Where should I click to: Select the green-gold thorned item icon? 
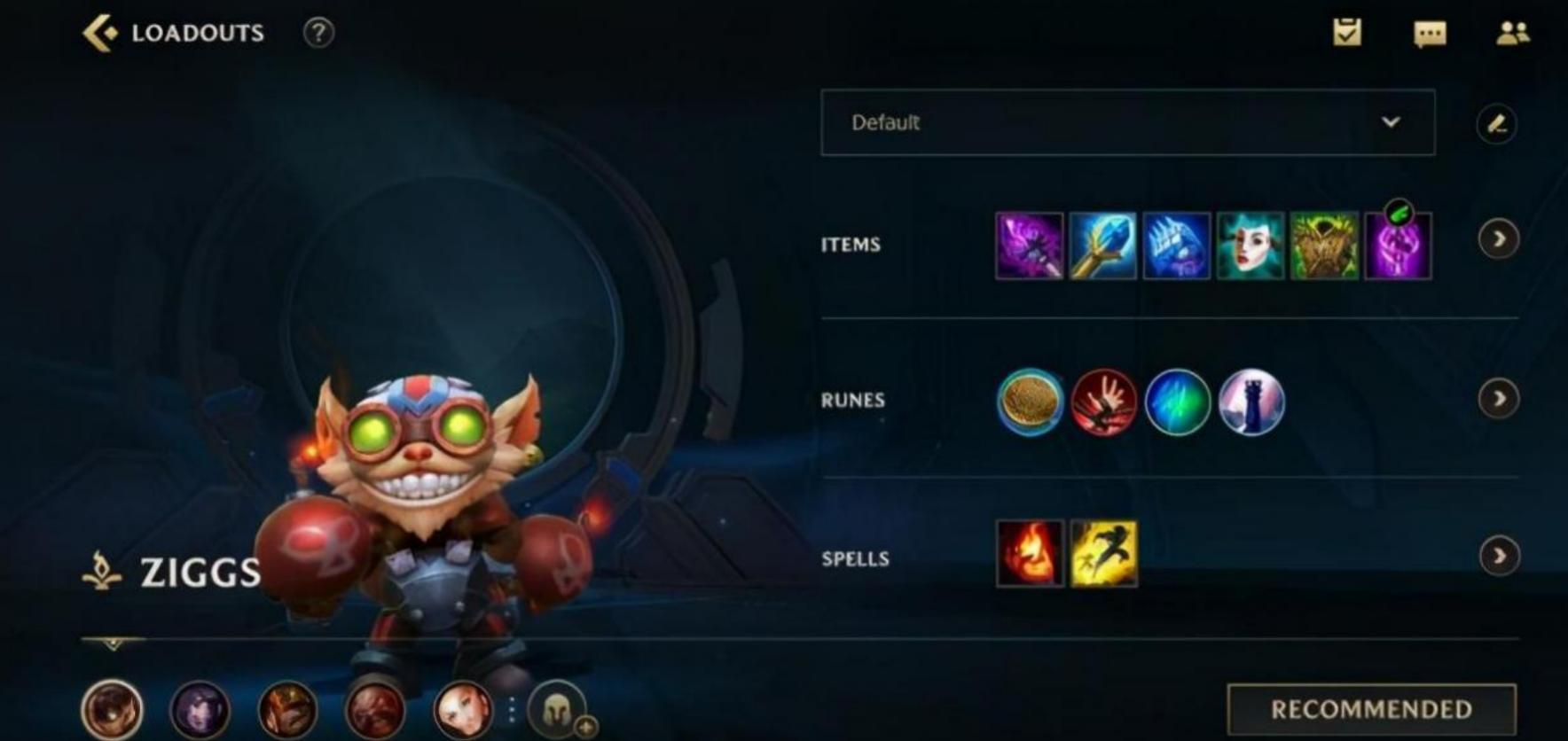coord(1323,246)
